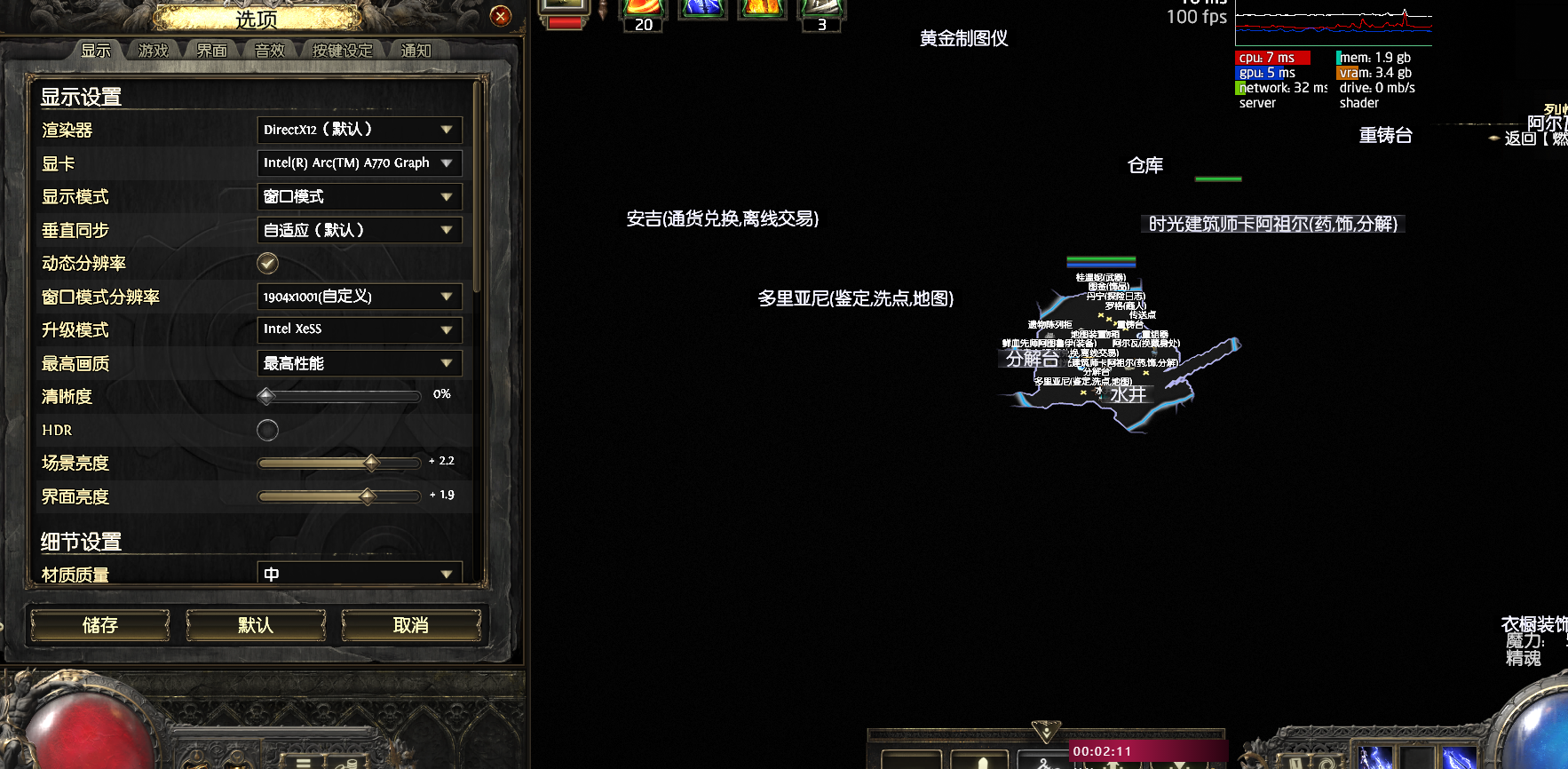Image resolution: width=1568 pixels, height=769 pixels.
Task: Open the 显卡 Intel Arc dropdown
Action: [x=359, y=163]
